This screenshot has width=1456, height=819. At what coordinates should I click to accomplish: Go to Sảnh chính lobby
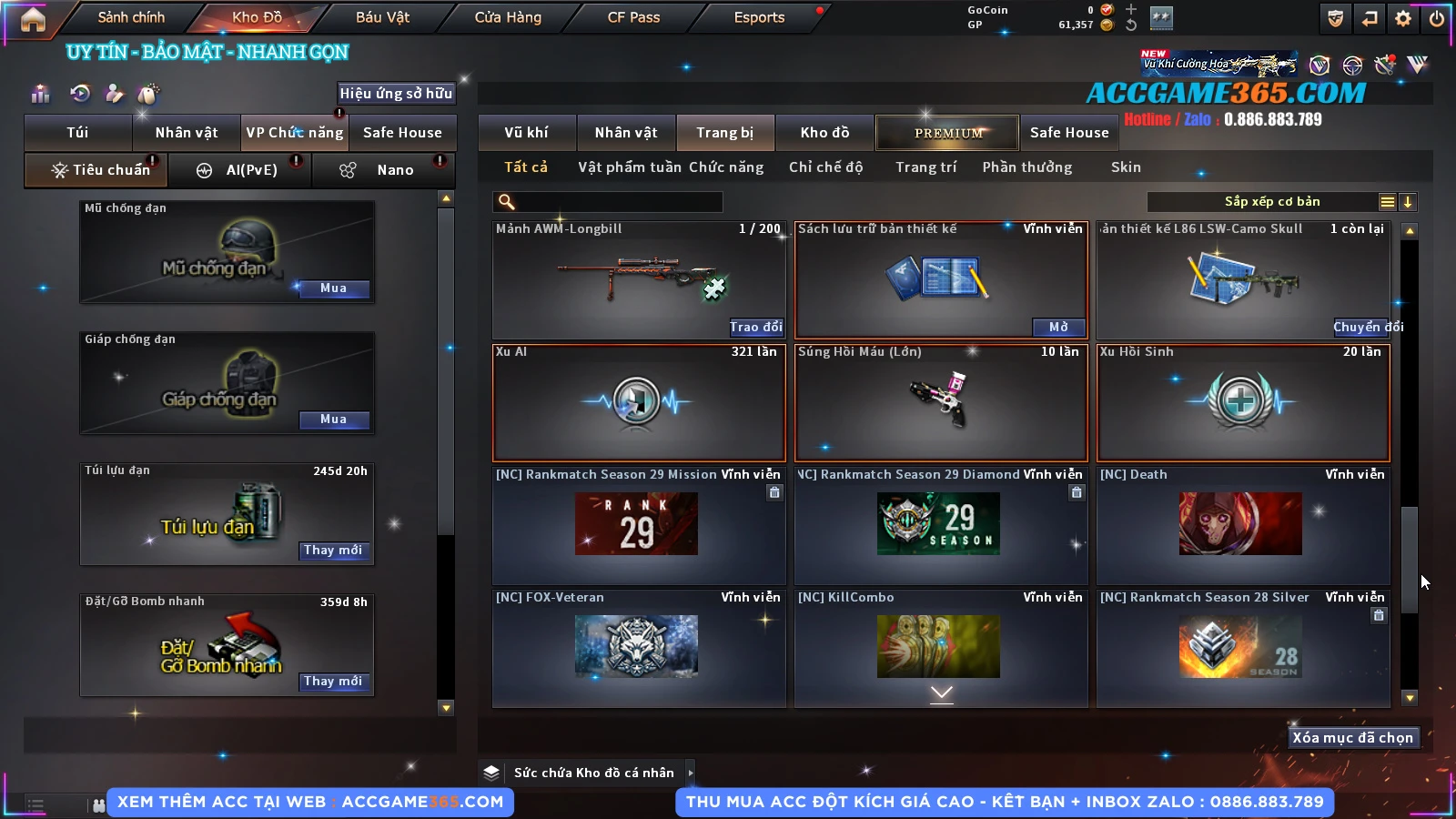[x=131, y=17]
